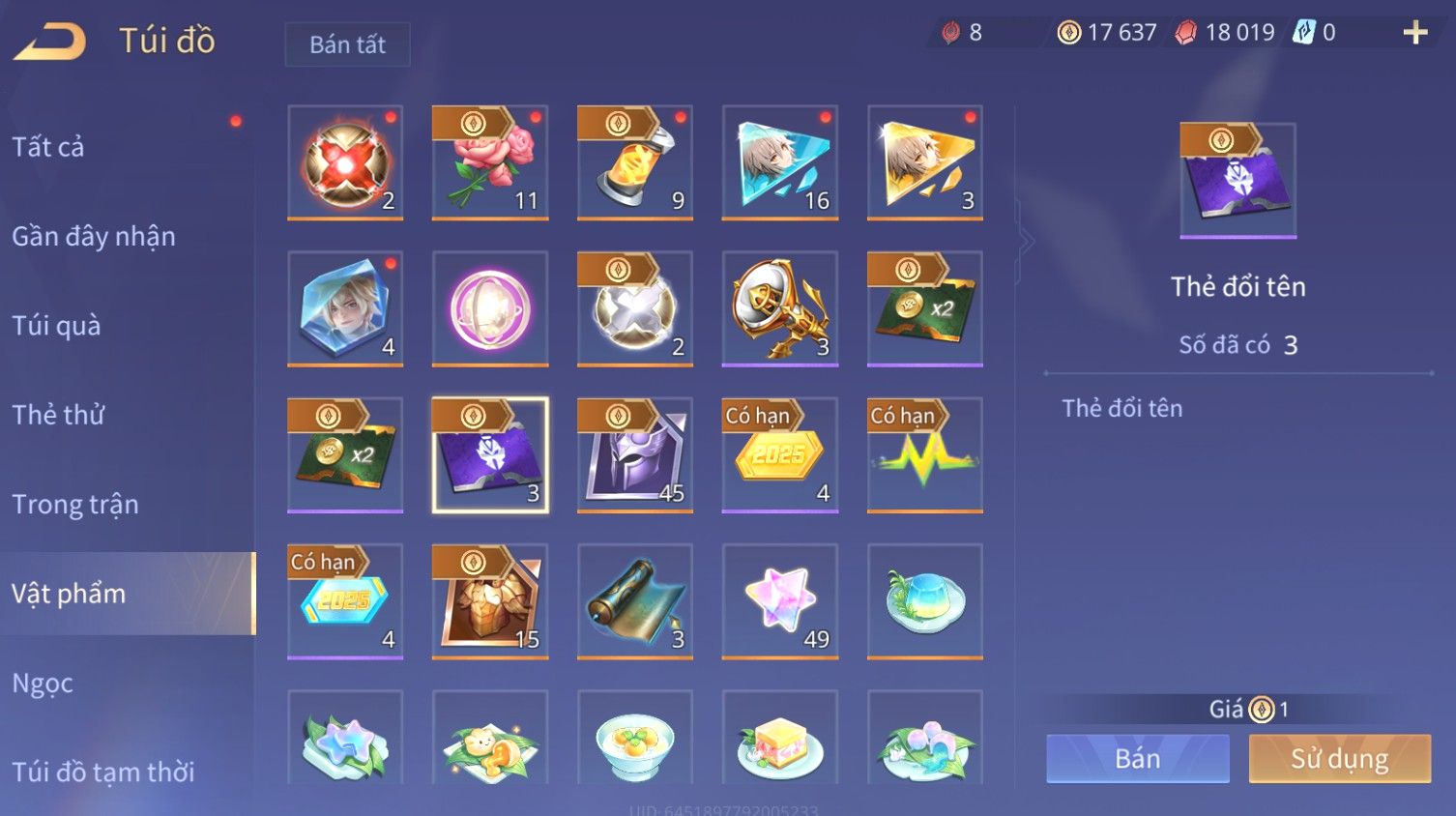Choose the pink glowing orb item
The height and width of the screenshot is (816, 1456).
(x=490, y=308)
